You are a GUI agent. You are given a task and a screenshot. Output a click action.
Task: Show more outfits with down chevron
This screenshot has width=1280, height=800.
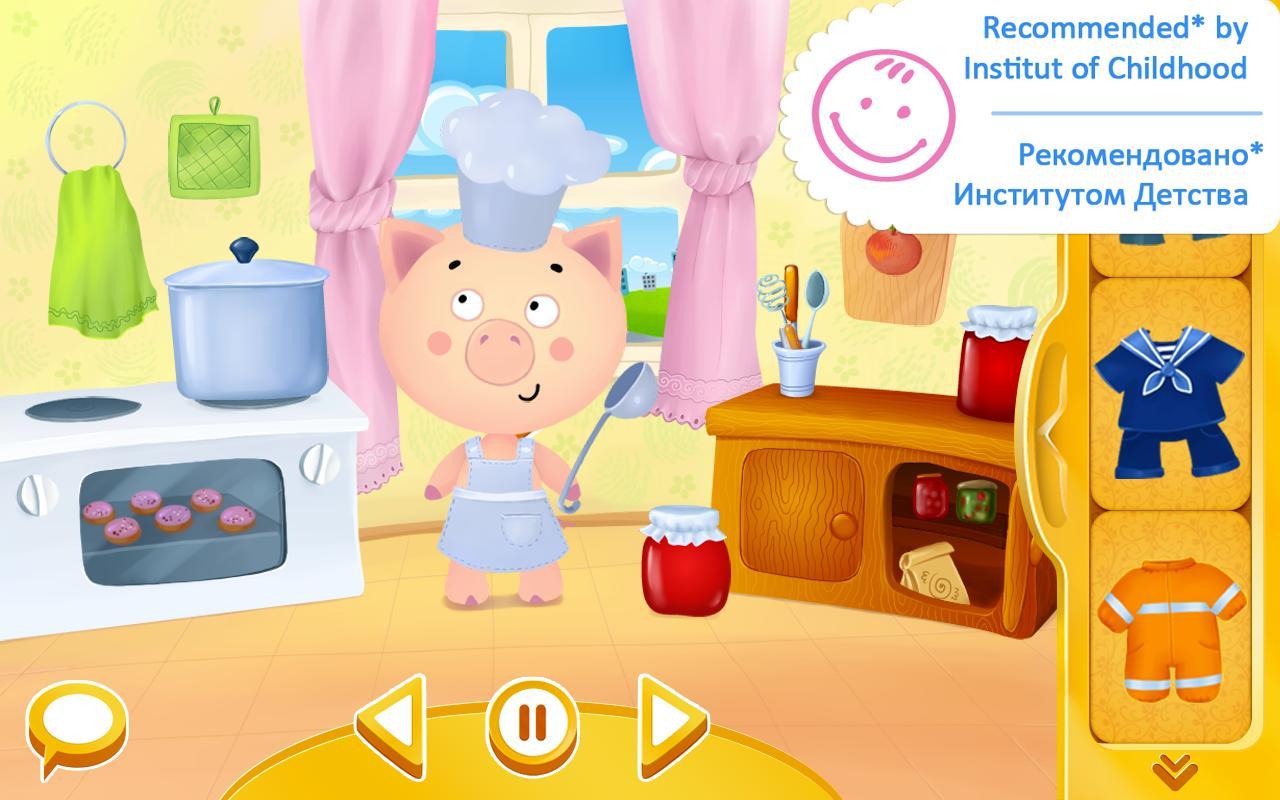pos(1175,771)
